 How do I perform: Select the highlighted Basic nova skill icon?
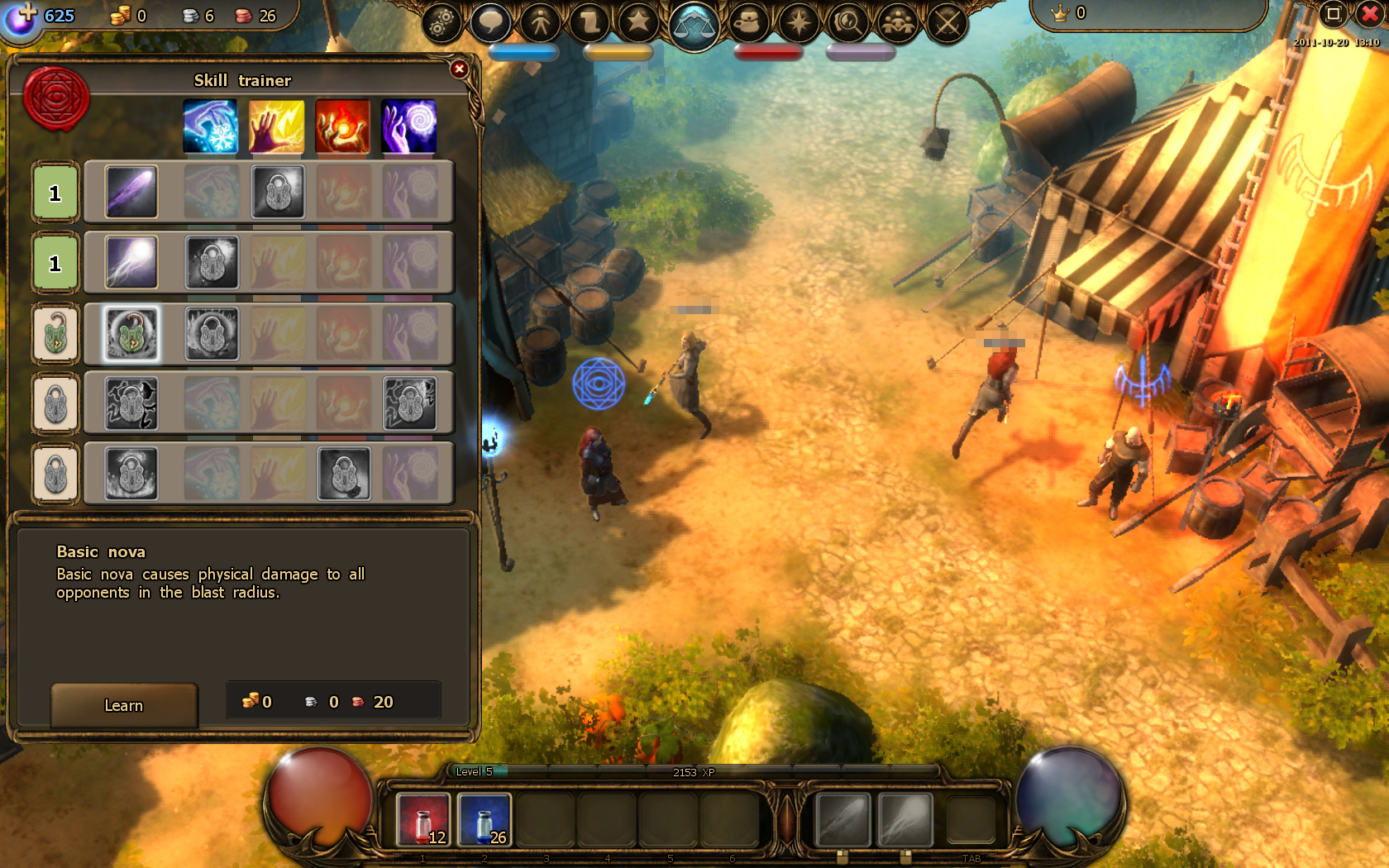pos(131,334)
